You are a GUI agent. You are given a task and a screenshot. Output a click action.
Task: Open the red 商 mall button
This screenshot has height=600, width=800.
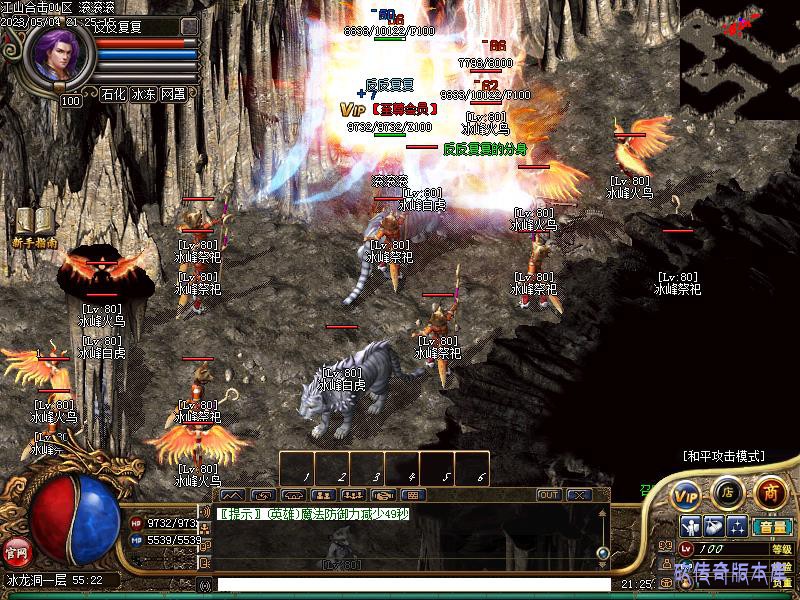[x=769, y=492]
